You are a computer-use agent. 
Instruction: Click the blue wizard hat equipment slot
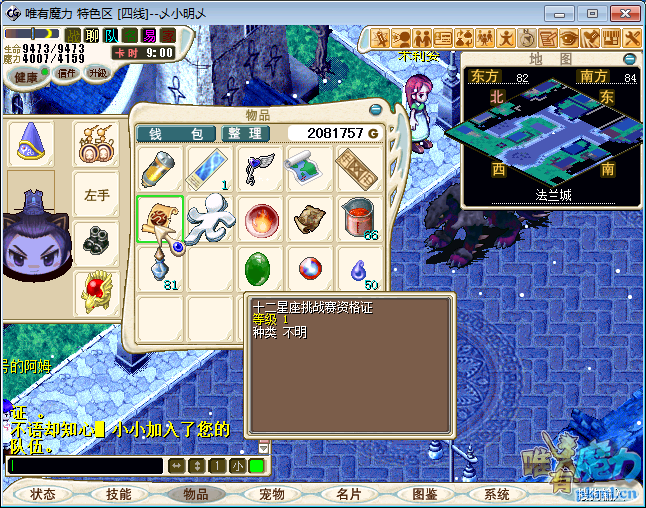[x=30, y=143]
